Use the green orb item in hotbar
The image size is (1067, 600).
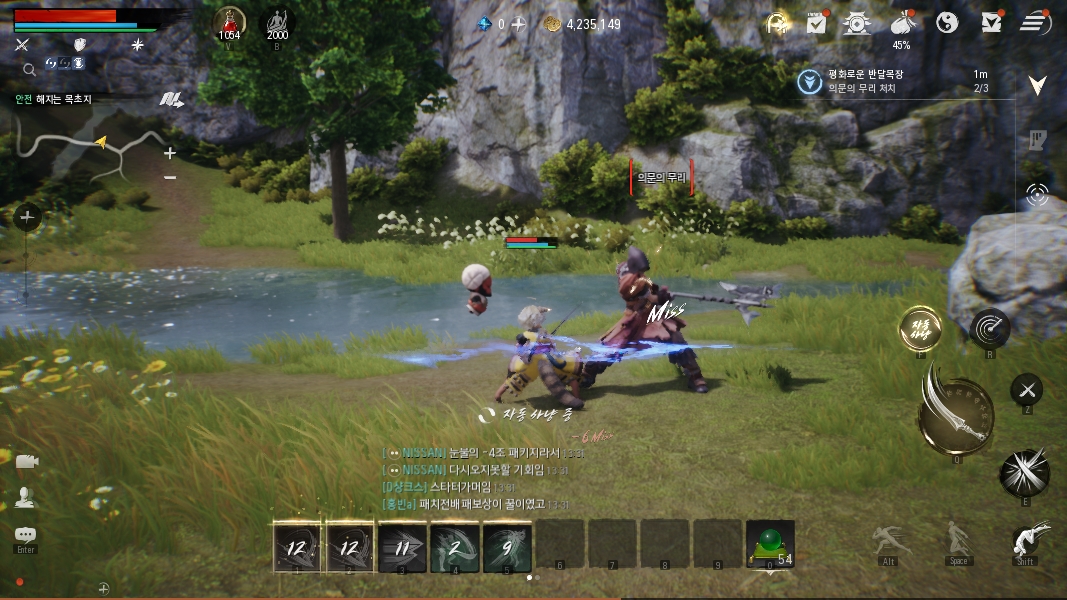coord(770,545)
